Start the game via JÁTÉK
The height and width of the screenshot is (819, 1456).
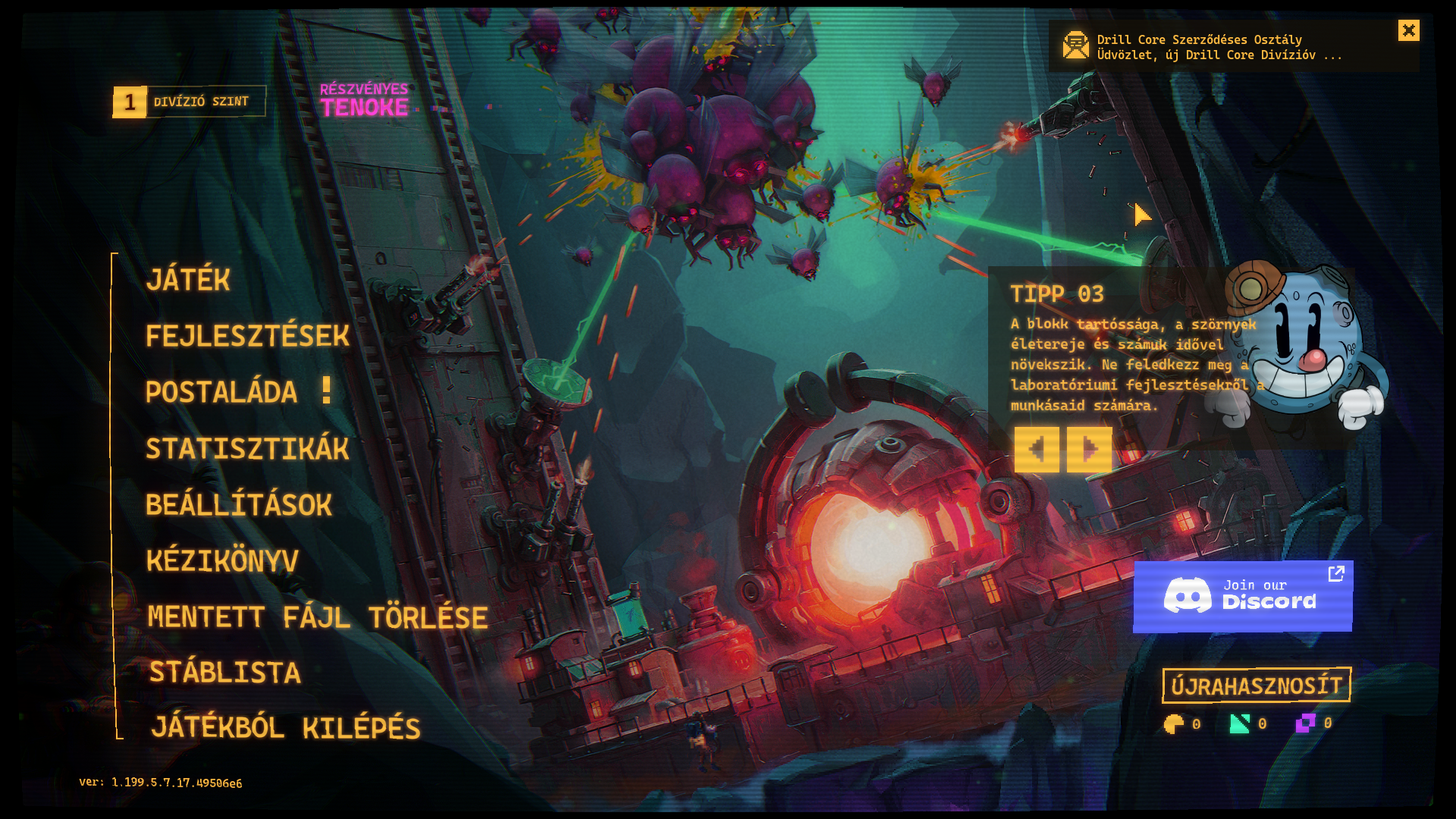pos(188,280)
